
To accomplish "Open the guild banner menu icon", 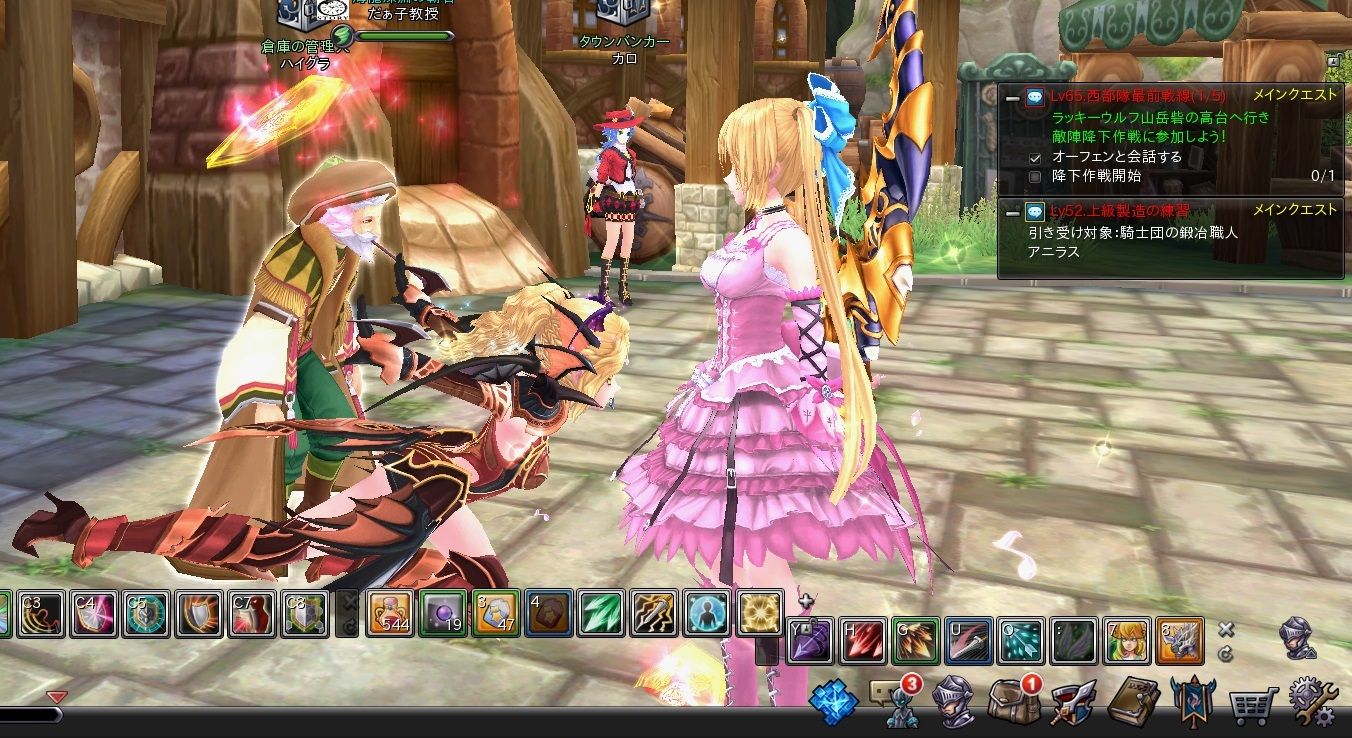I will coord(1193,703).
